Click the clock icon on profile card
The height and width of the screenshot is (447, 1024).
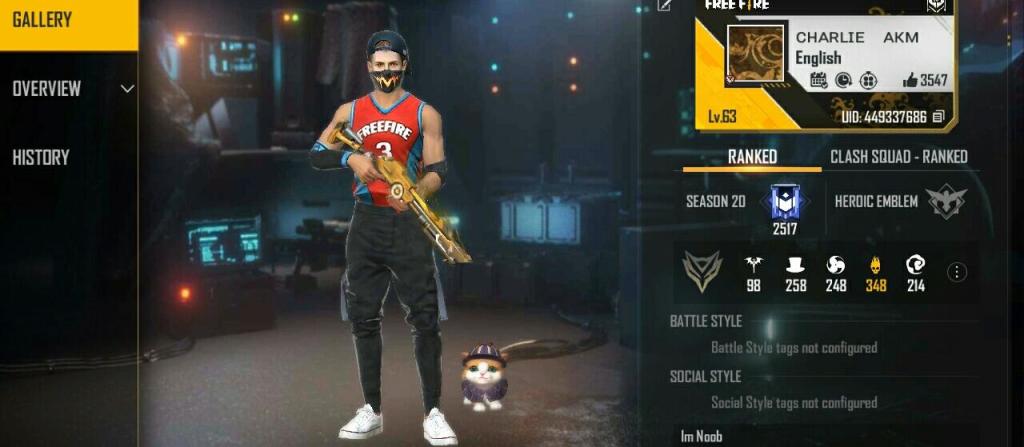(x=843, y=80)
